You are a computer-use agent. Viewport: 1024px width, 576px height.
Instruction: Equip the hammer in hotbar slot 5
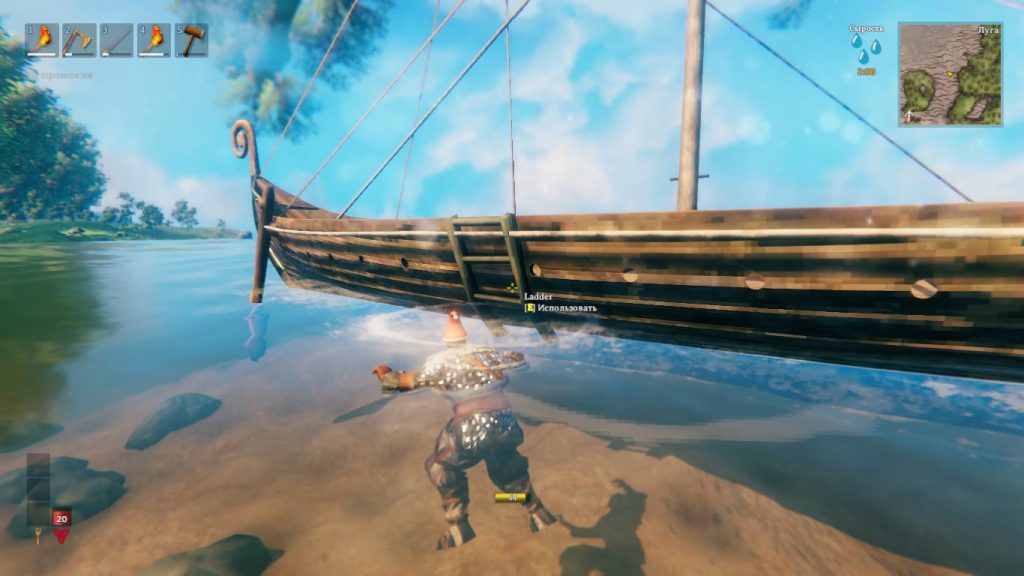(190, 40)
